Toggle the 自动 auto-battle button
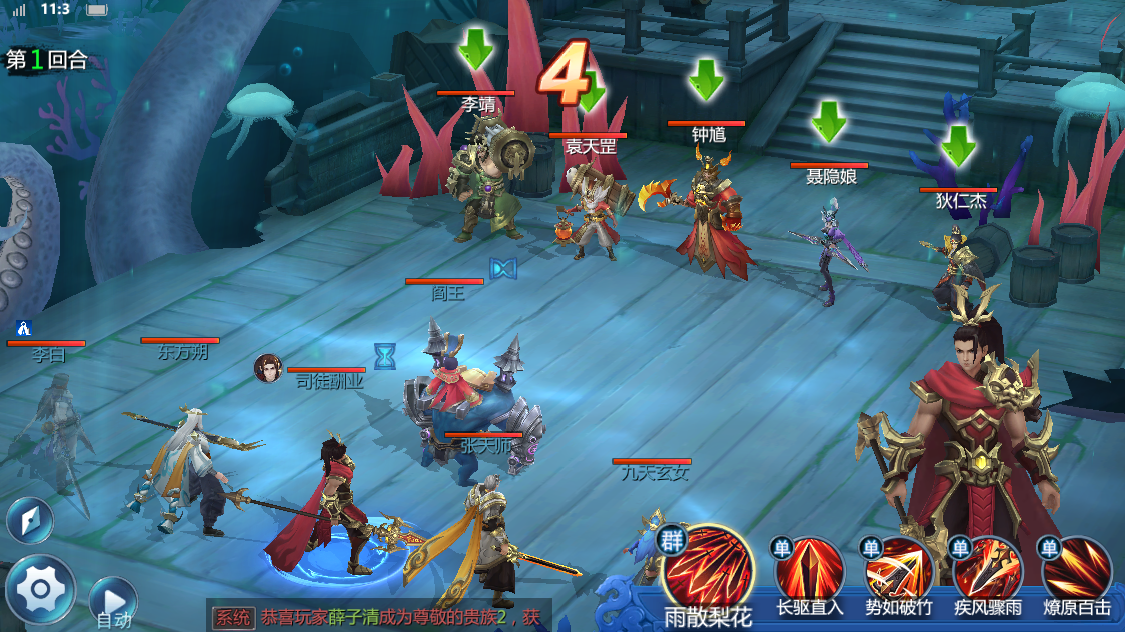1125x632 pixels. click(112, 602)
